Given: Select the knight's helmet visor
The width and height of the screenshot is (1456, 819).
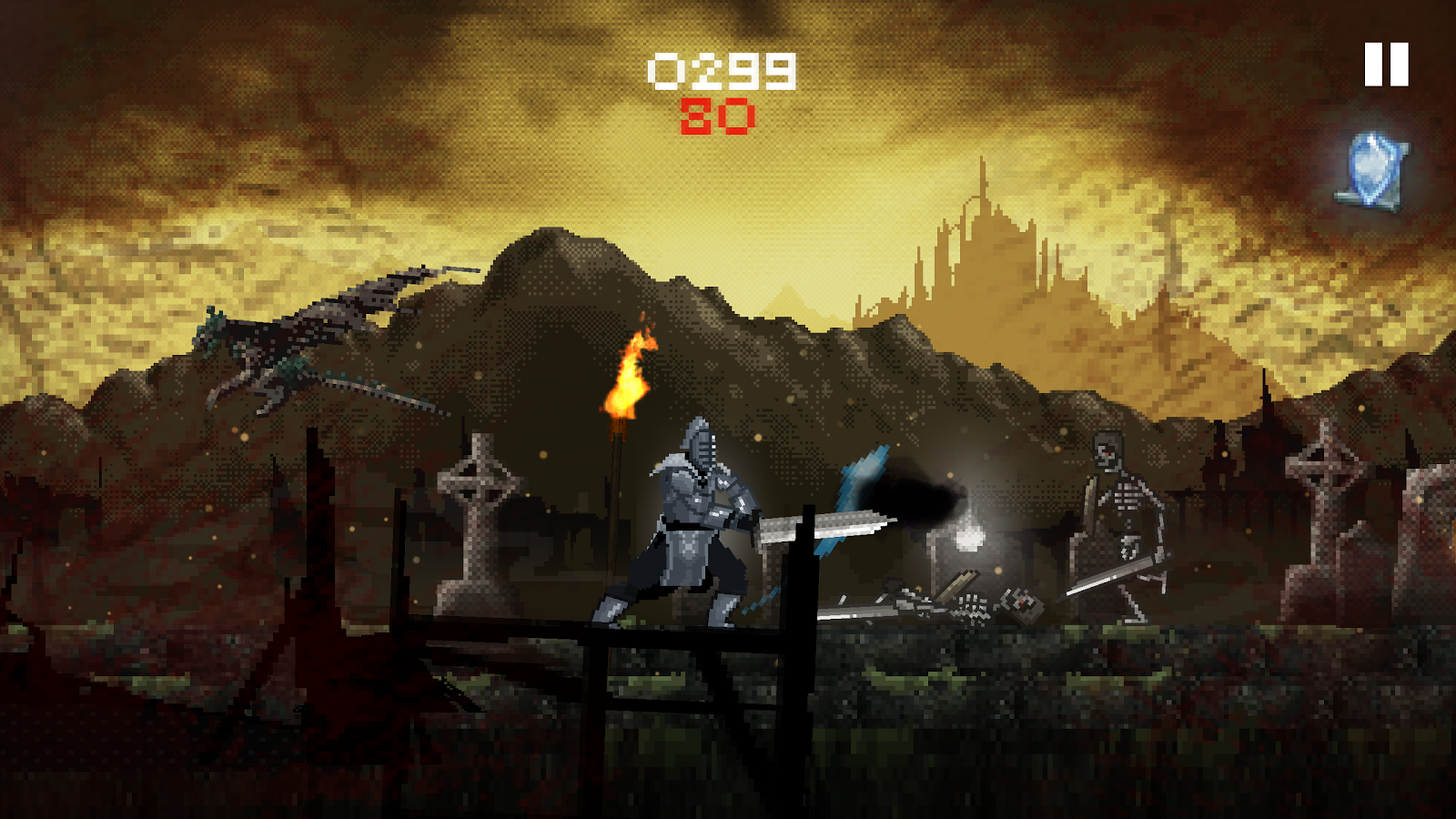Looking at the screenshot, I should click(703, 446).
